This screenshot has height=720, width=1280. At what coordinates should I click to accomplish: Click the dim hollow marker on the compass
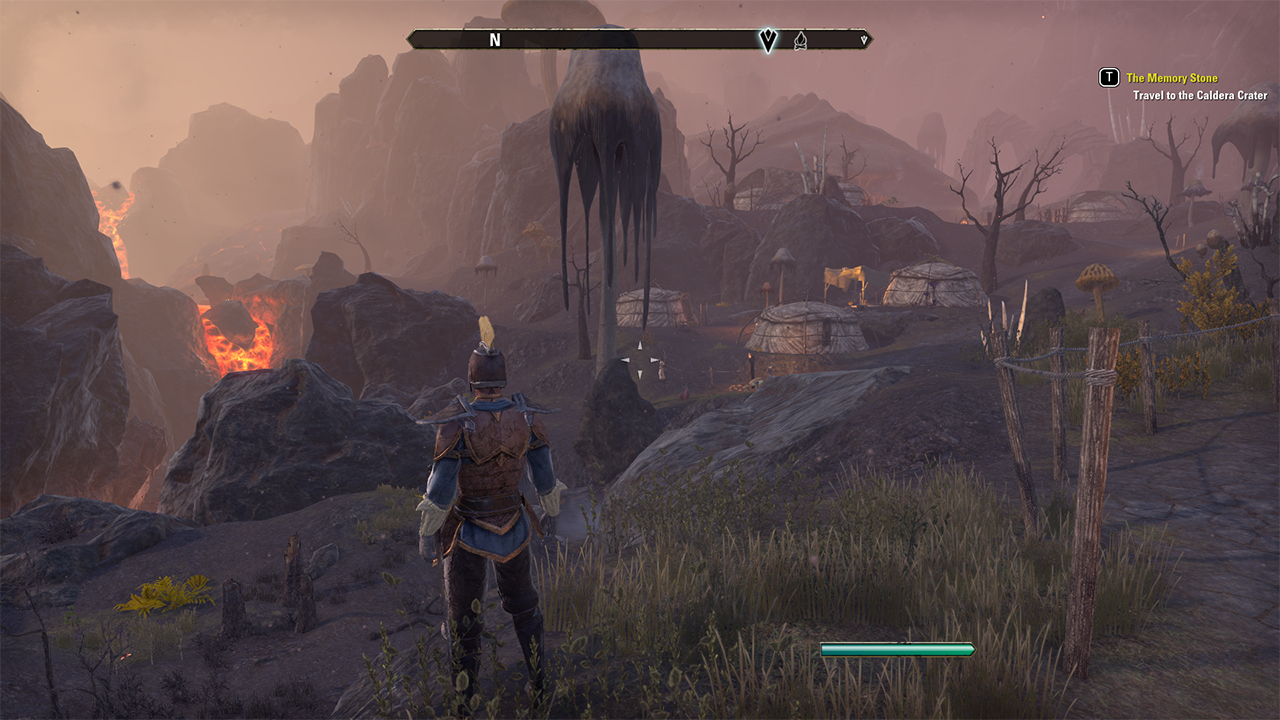(800, 40)
